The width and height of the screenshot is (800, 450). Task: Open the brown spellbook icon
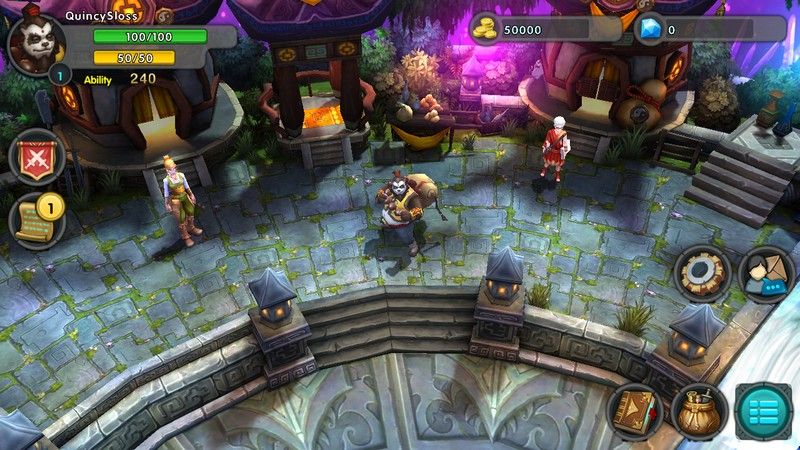point(635,410)
